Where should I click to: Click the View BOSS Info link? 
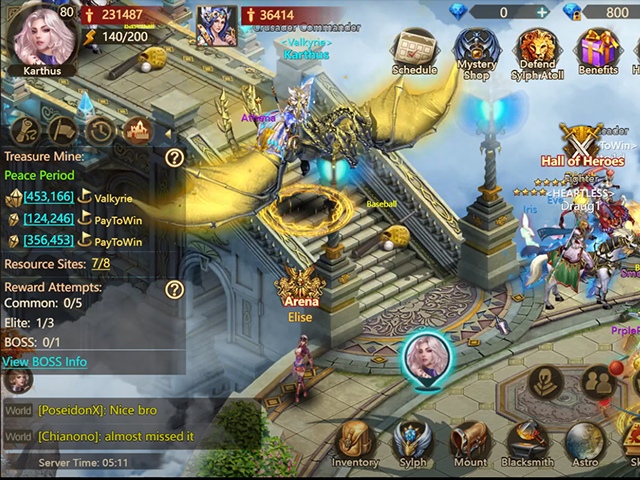click(x=44, y=361)
